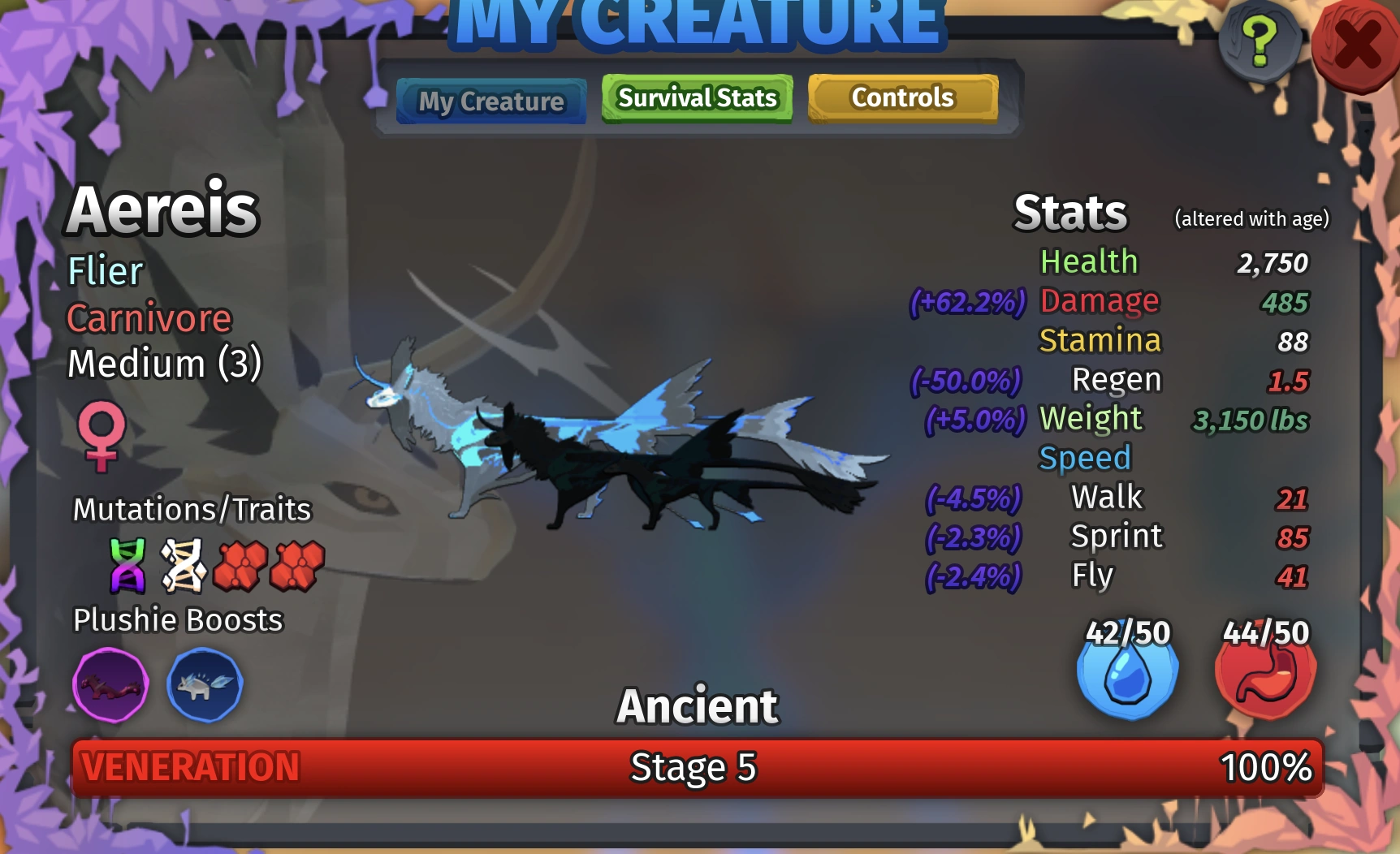Expand the Stats altered with age details
The image size is (1400, 854).
[x=1251, y=218]
